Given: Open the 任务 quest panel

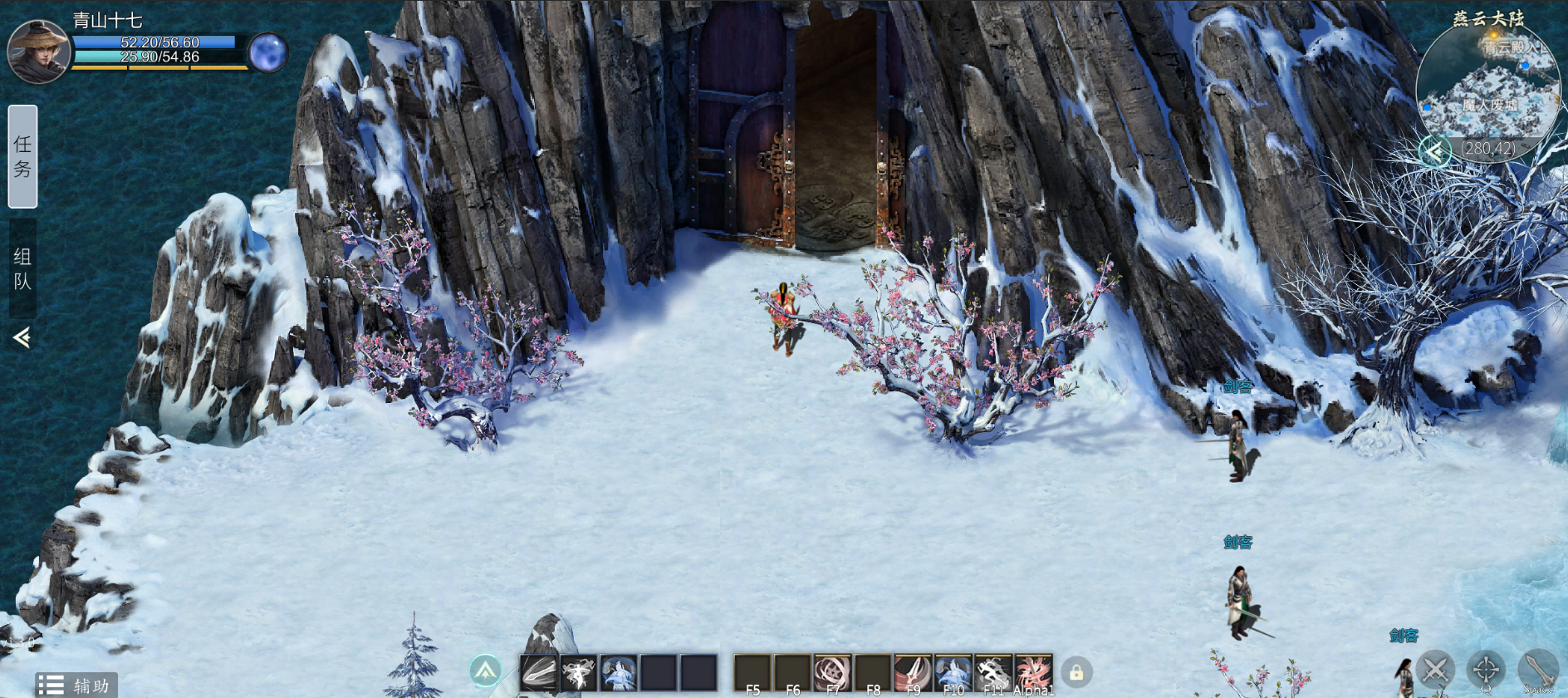Looking at the screenshot, I should pyautogui.click(x=22, y=156).
